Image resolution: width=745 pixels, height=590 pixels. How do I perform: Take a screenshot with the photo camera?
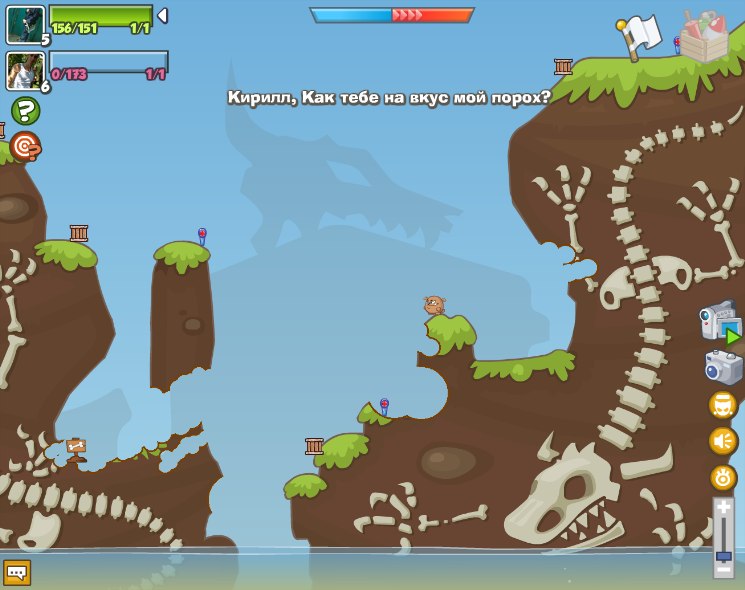(722, 367)
